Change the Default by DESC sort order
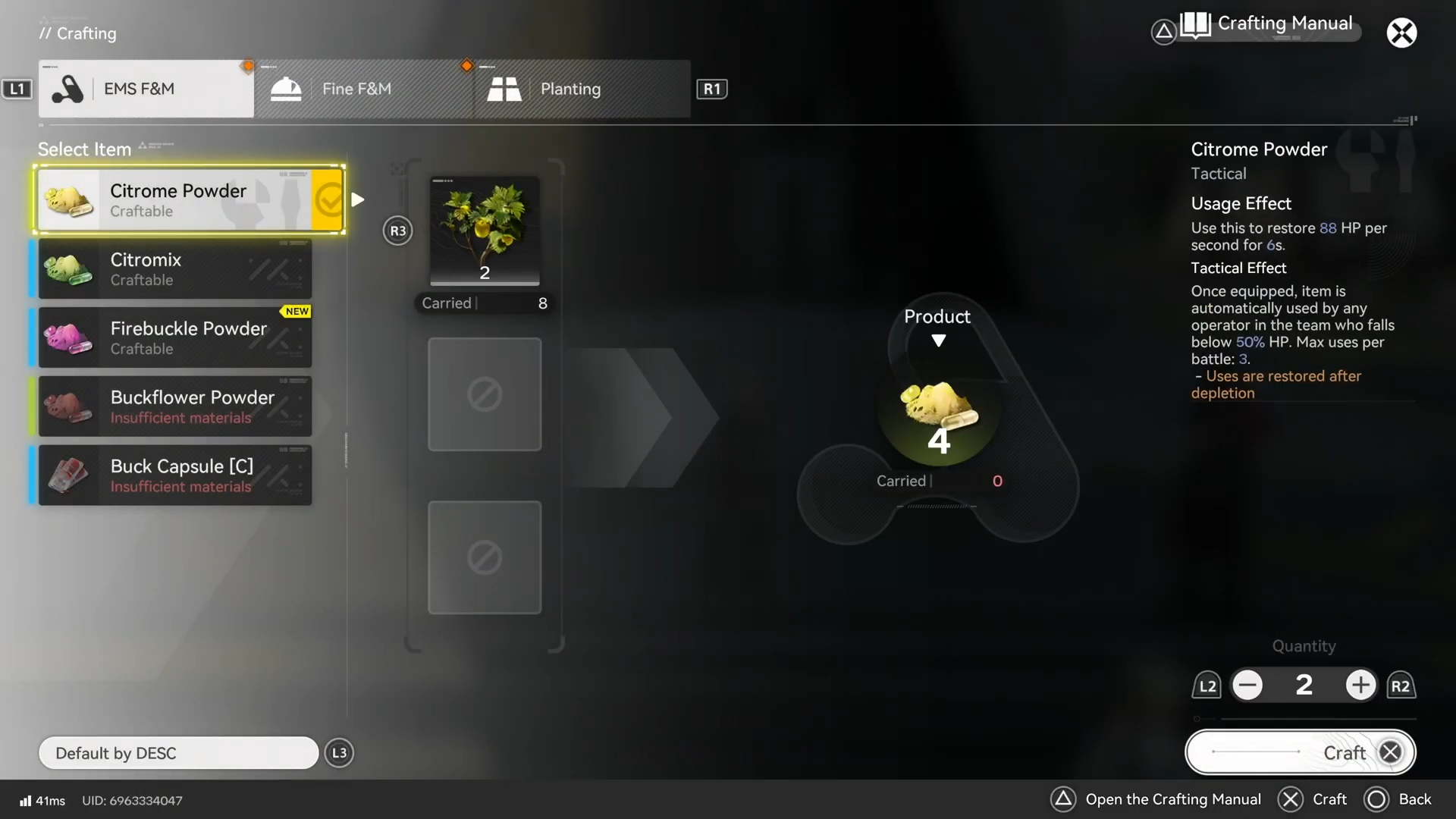The width and height of the screenshot is (1456, 819). click(x=178, y=753)
